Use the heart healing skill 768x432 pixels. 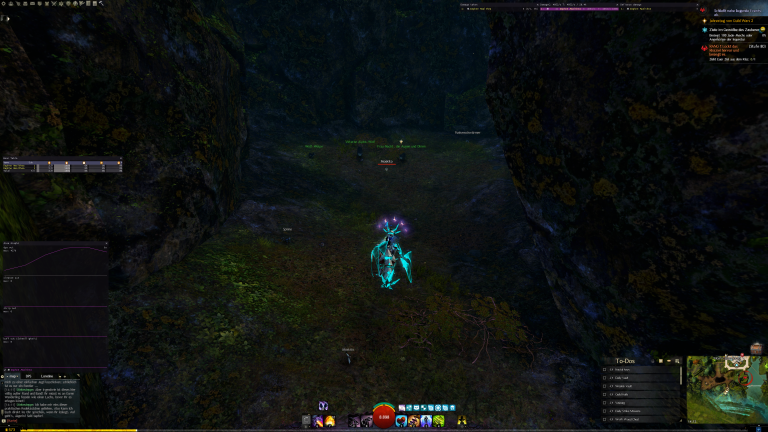pos(401,422)
